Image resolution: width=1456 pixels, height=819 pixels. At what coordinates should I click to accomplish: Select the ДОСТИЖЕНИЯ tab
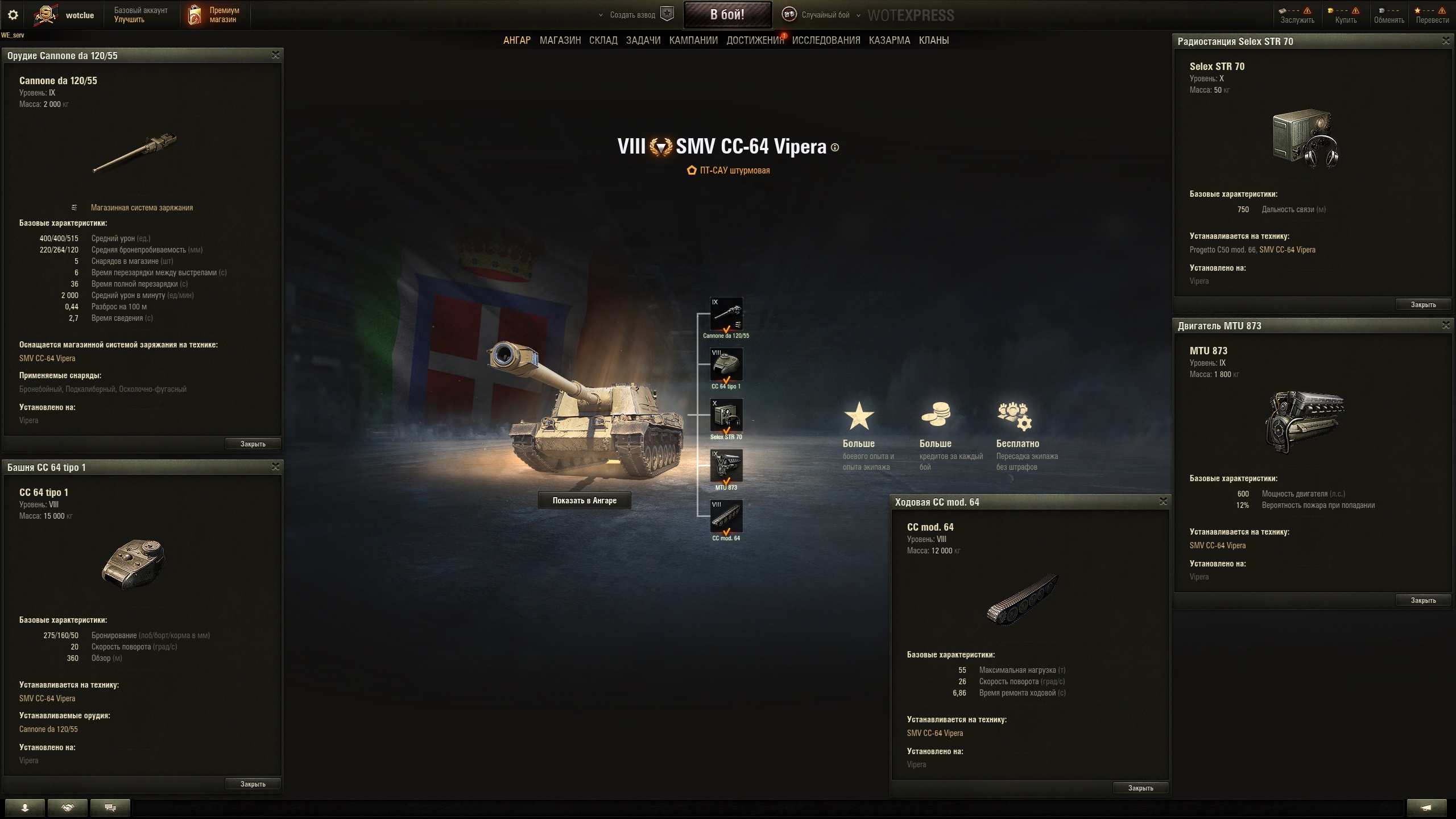[x=755, y=40]
